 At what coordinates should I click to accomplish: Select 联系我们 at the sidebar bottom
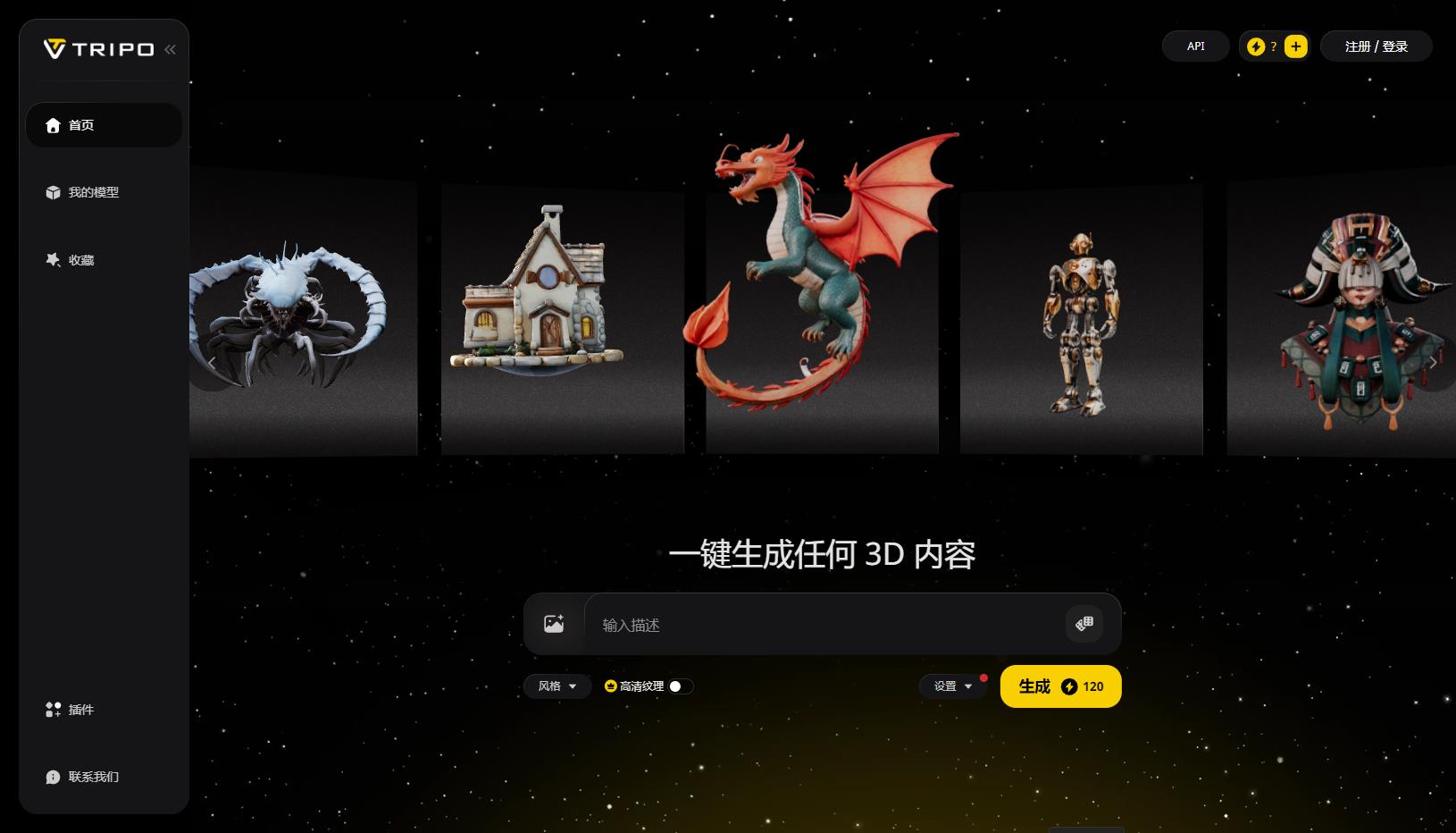(x=93, y=777)
